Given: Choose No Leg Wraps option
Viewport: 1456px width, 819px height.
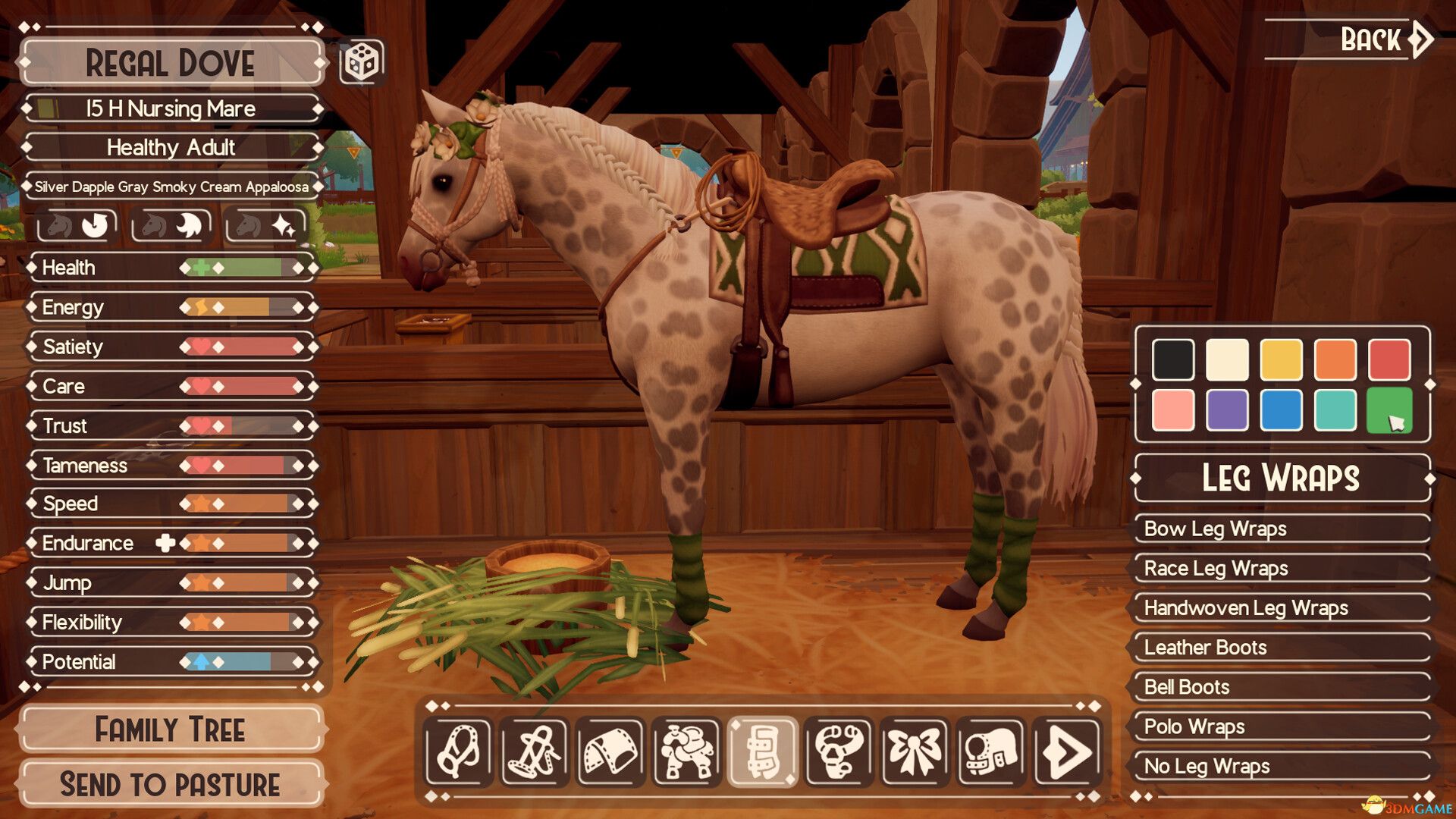Looking at the screenshot, I should (1280, 766).
